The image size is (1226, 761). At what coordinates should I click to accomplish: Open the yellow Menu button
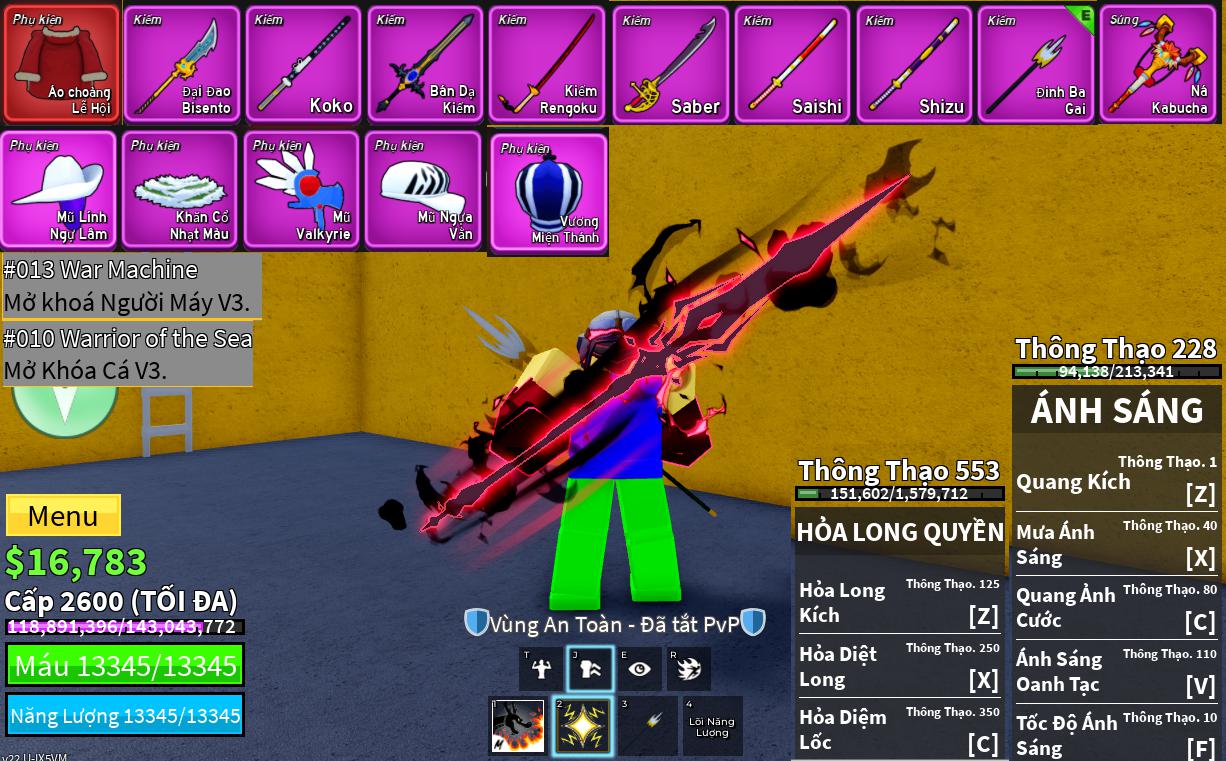tap(63, 516)
